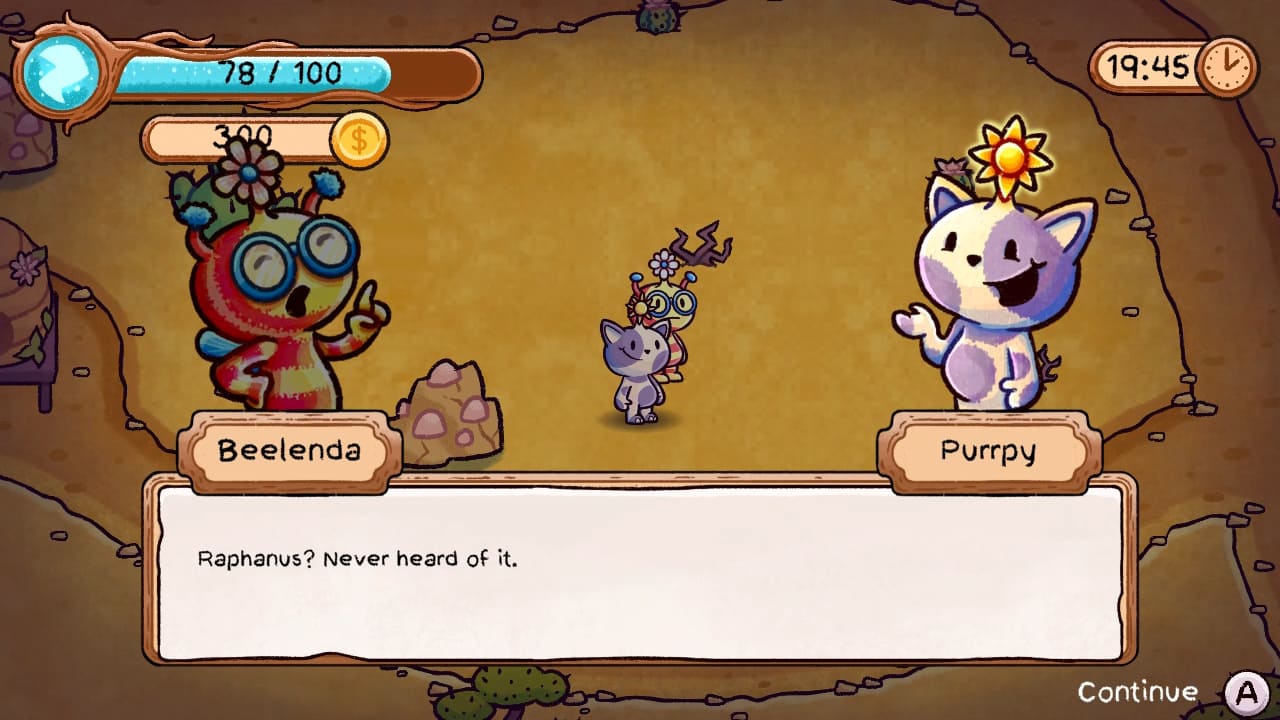Click the money counter showing 300
Screen dimensions: 1280x720
pyautogui.click(x=245, y=135)
